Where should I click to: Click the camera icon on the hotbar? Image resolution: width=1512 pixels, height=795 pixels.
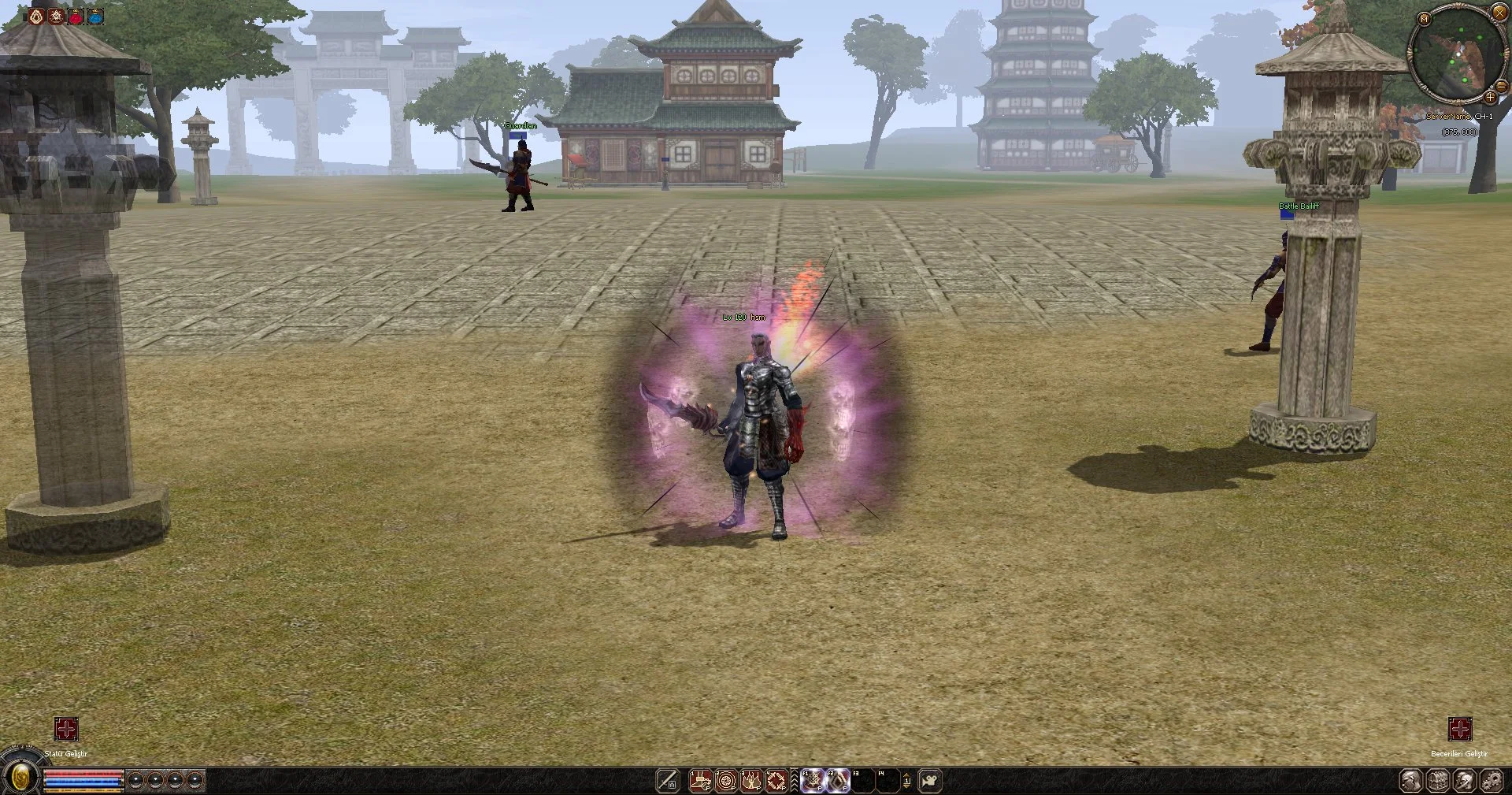pyautogui.click(x=931, y=781)
